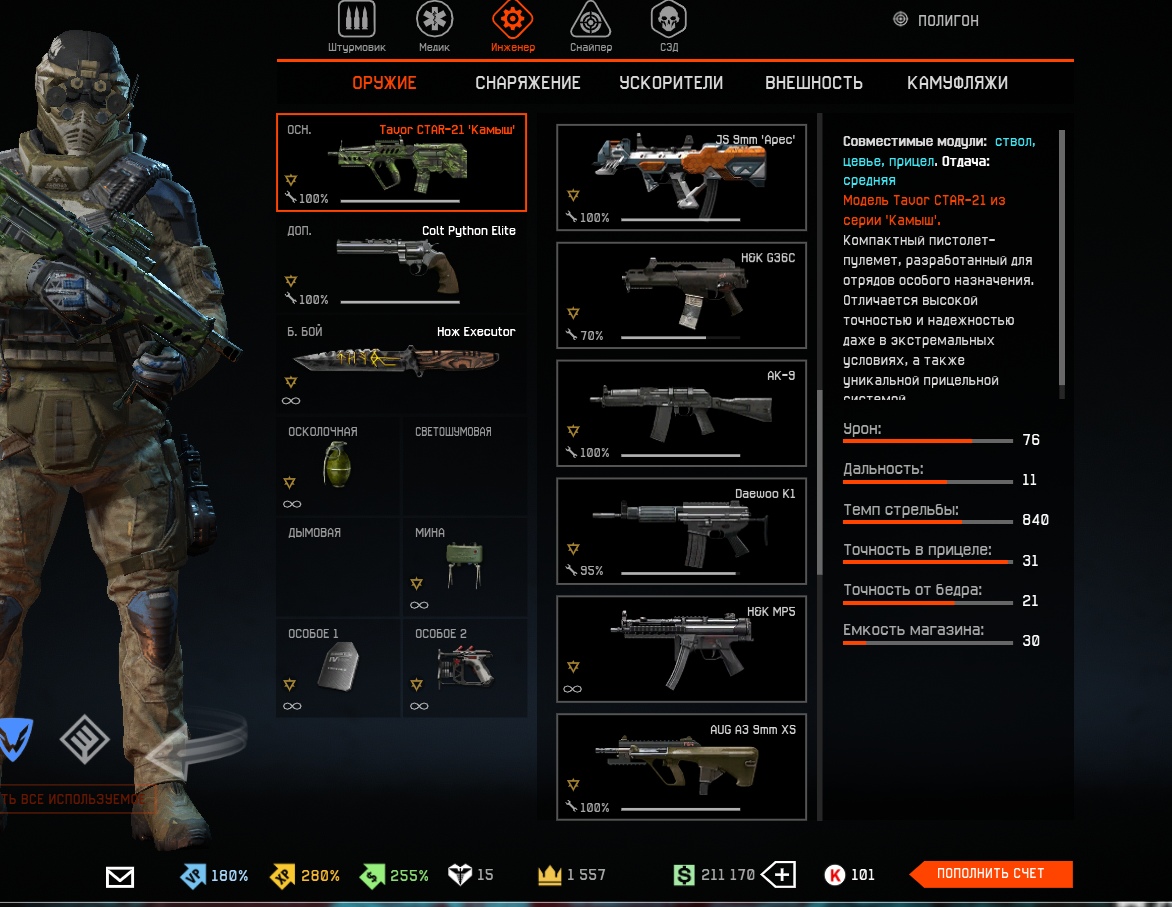This screenshot has height=907, width=1172.
Task: Switch to the Ускорители tab
Action: [670, 83]
